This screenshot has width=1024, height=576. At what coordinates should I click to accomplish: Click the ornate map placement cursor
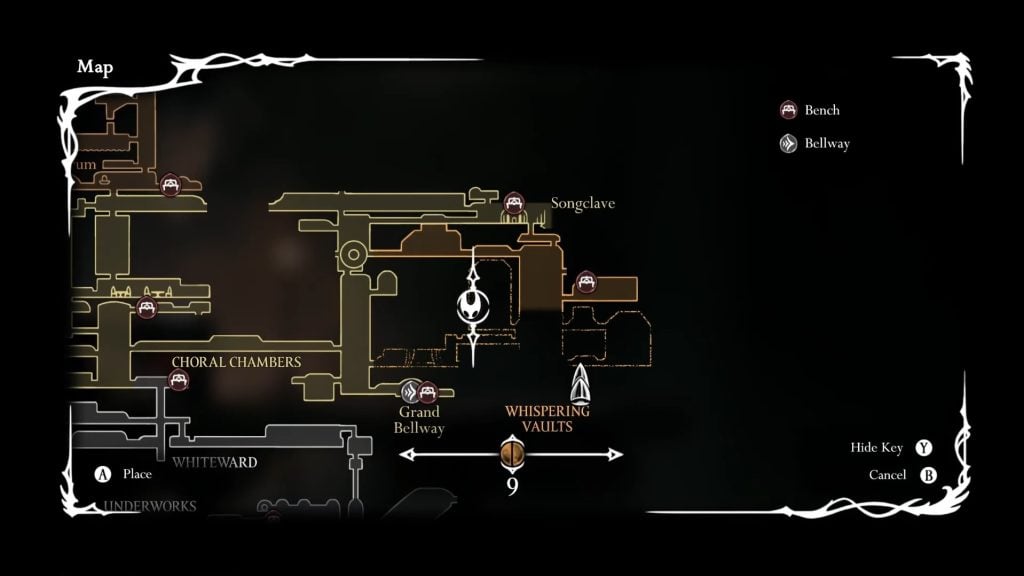472,306
